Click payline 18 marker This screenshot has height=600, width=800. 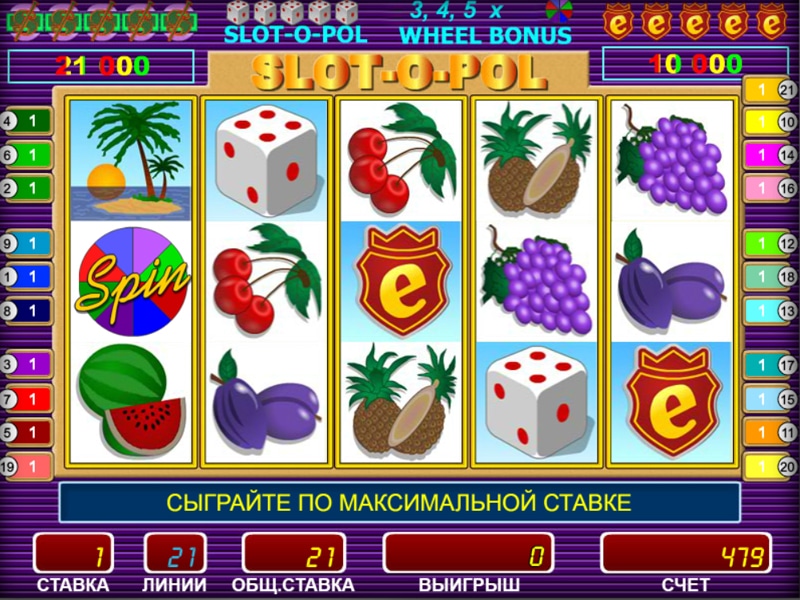[x=770, y=277]
